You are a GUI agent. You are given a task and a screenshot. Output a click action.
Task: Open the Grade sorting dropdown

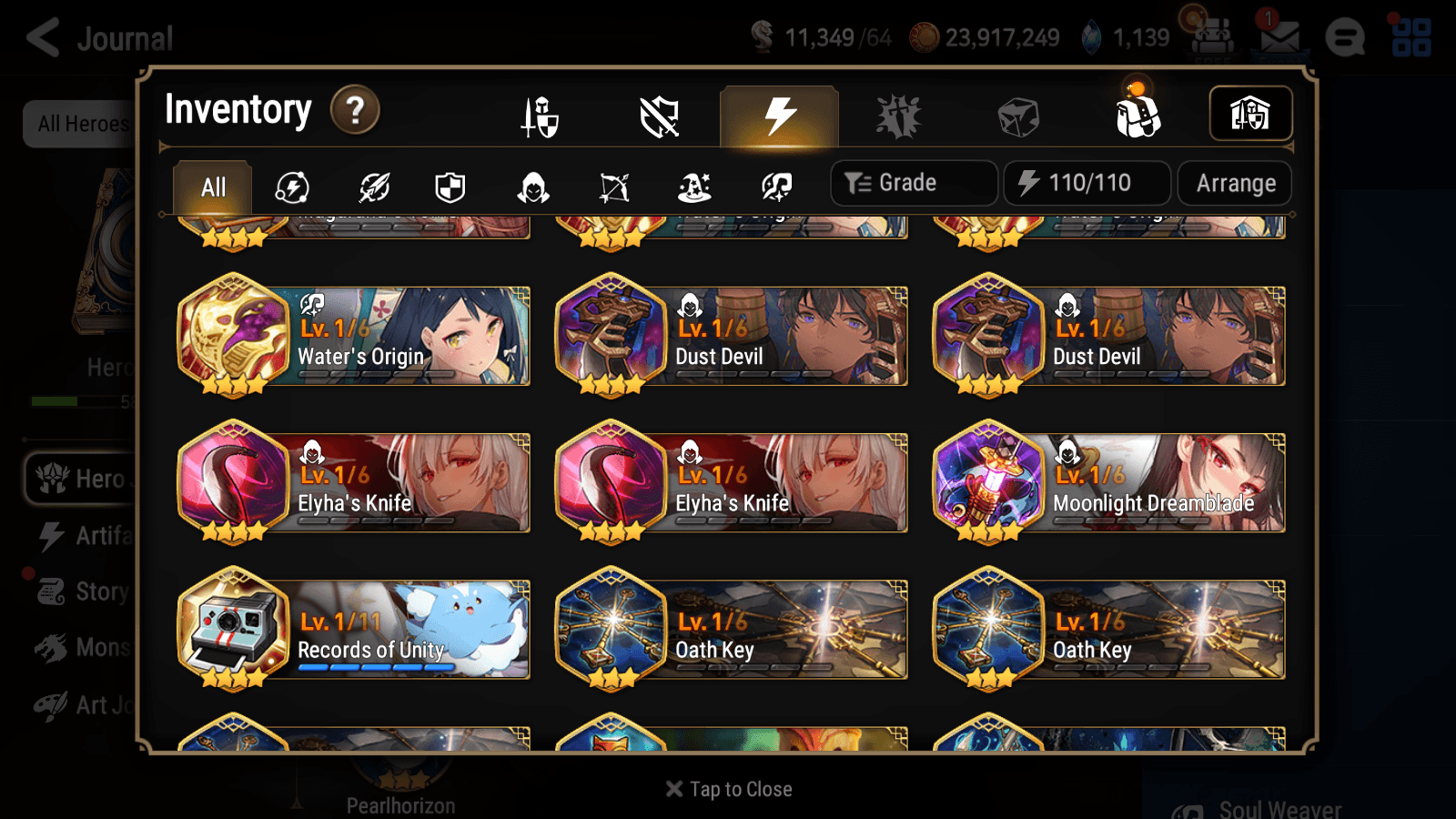[x=913, y=182]
